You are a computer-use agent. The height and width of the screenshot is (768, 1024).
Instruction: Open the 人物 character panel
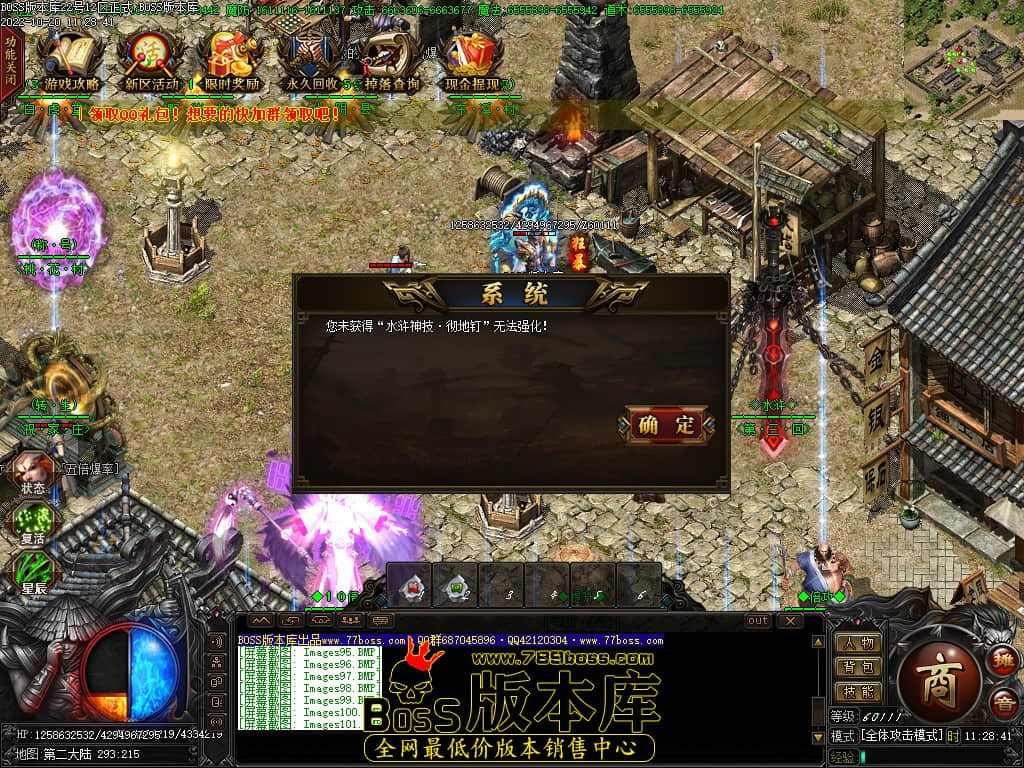click(857, 643)
